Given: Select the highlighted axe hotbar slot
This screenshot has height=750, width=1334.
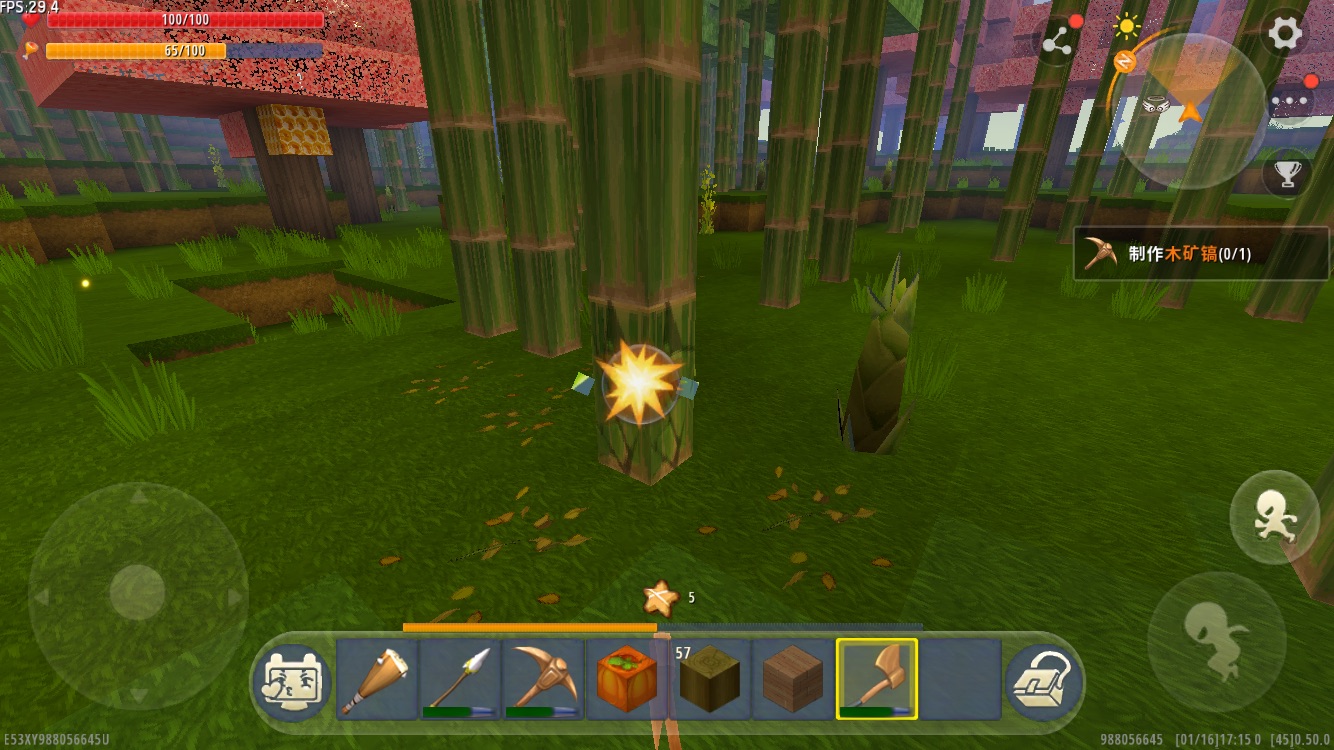Looking at the screenshot, I should [877, 679].
